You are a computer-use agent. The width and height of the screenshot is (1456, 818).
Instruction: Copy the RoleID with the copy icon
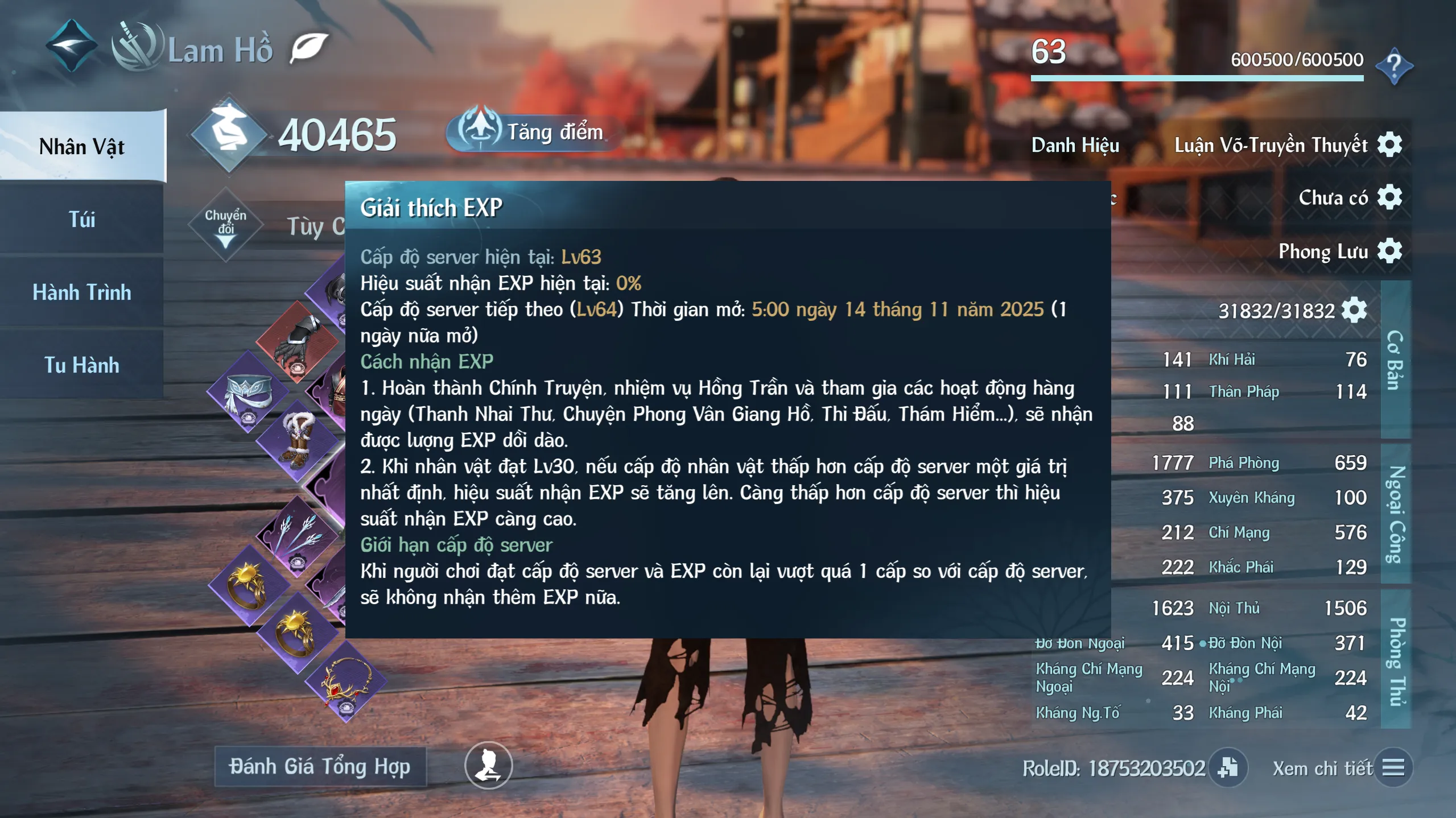coord(1227,768)
